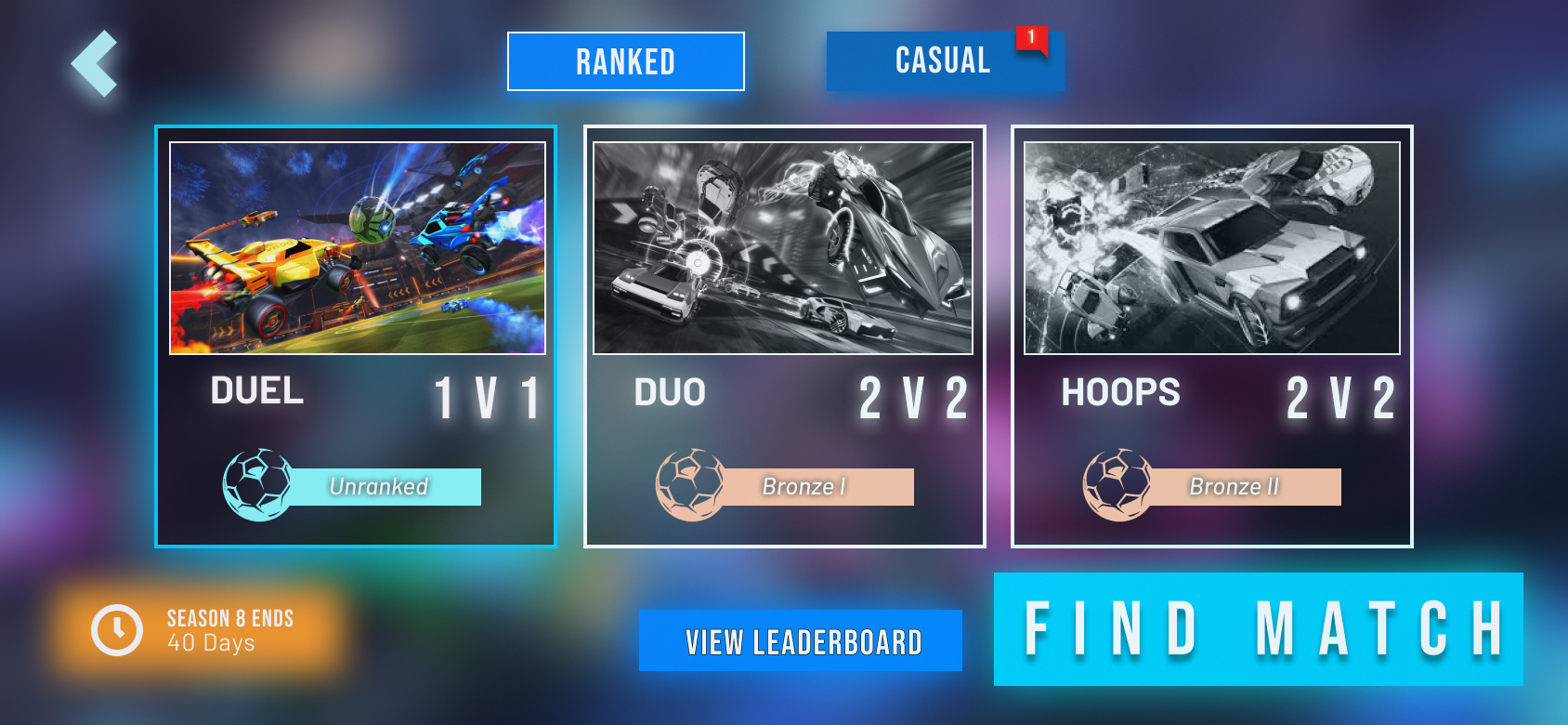The height and width of the screenshot is (725, 1568).
Task: Select the Duo 2v2 match thumbnail
Action: point(785,246)
